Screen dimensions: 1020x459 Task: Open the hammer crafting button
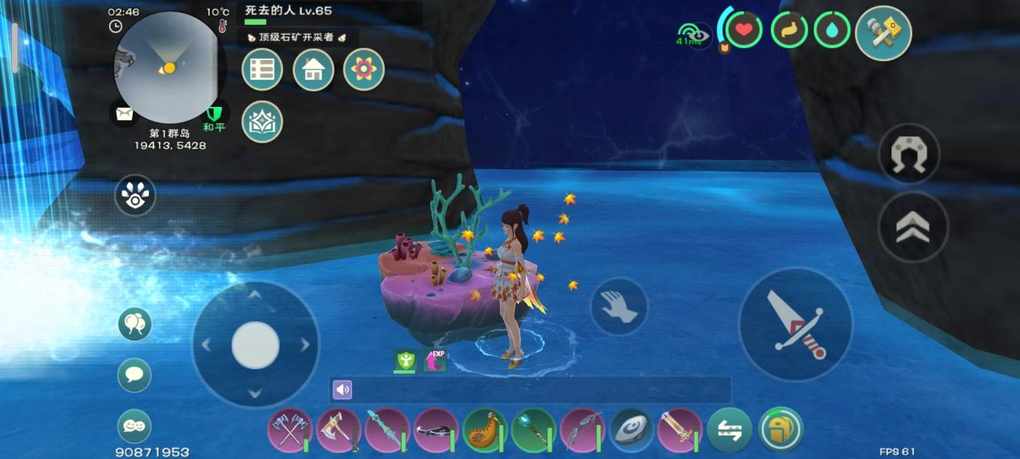(883, 34)
